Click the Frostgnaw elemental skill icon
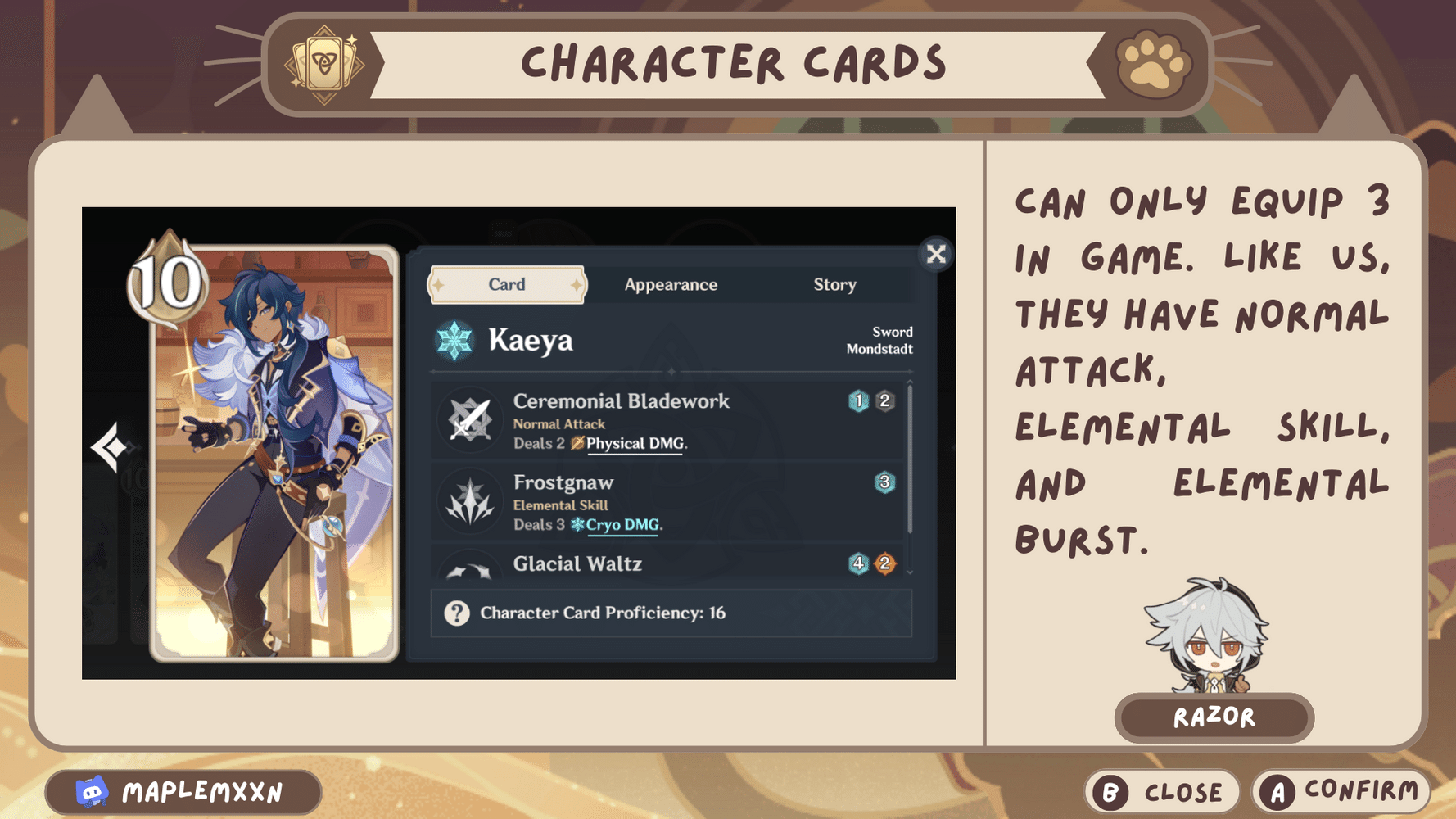The height and width of the screenshot is (819, 1456). click(468, 502)
